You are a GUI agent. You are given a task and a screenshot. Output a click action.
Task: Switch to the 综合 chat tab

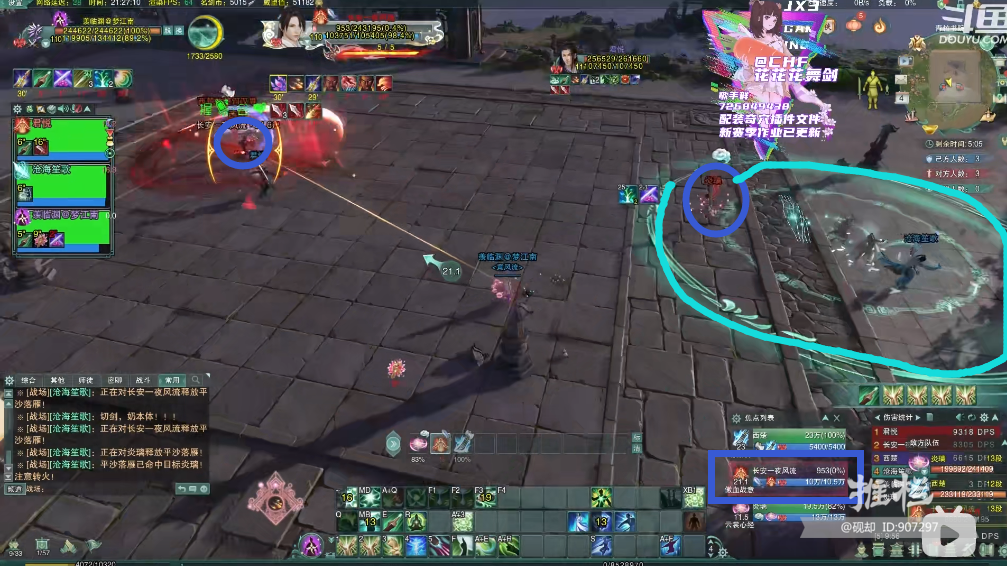point(29,380)
